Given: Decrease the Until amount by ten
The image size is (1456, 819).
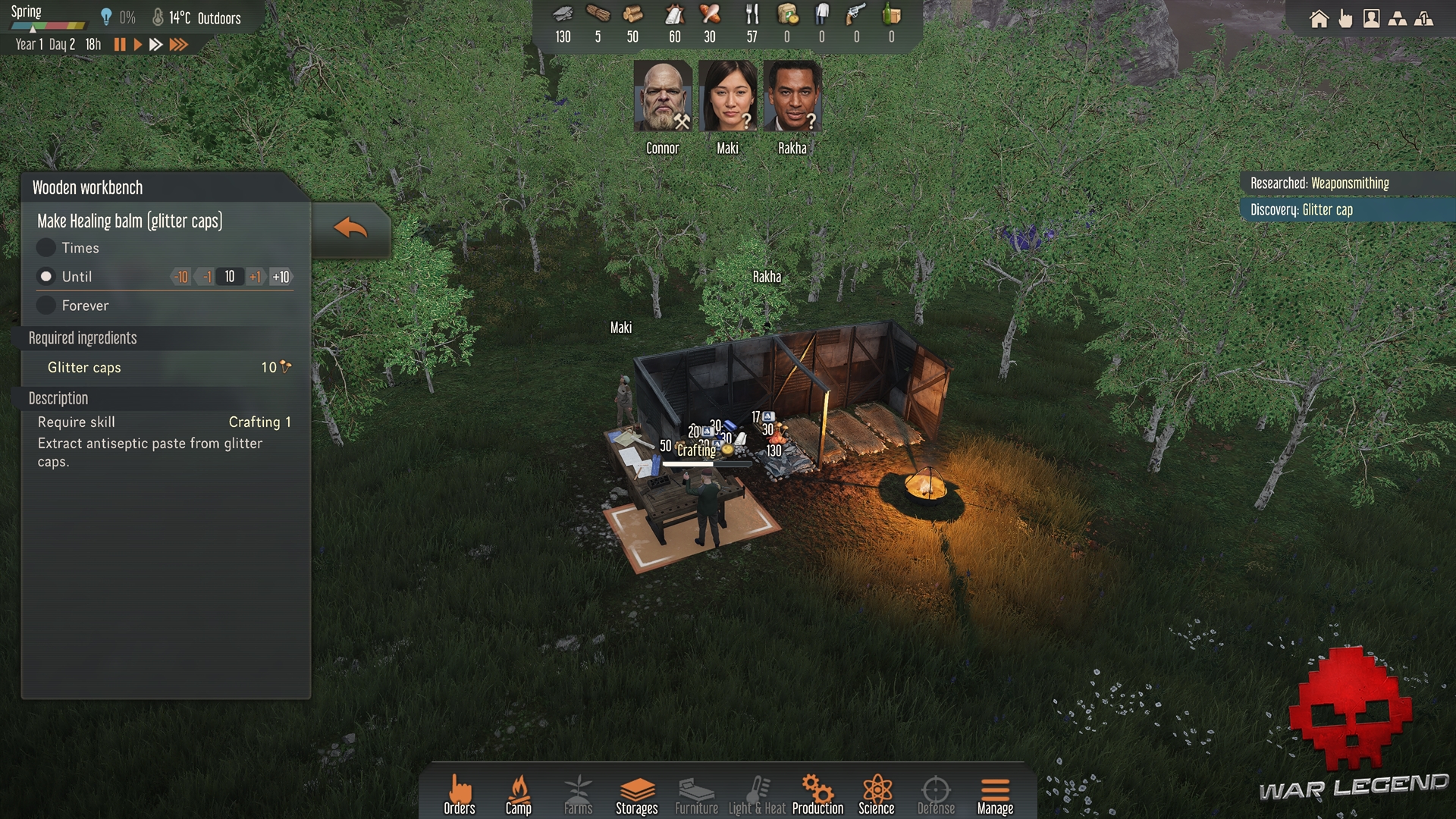Looking at the screenshot, I should pyautogui.click(x=181, y=277).
